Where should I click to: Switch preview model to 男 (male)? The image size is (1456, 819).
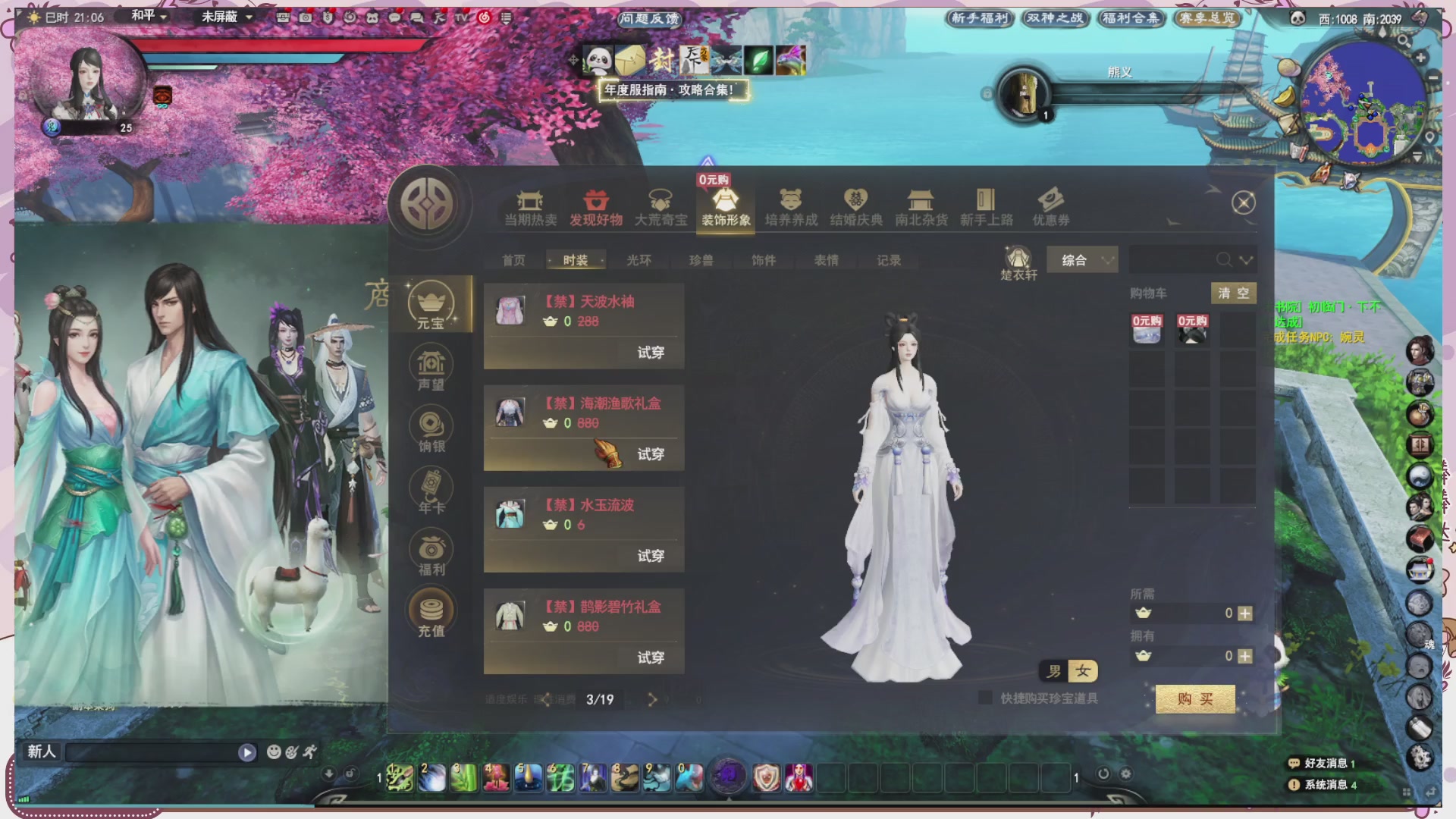[1054, 671]
